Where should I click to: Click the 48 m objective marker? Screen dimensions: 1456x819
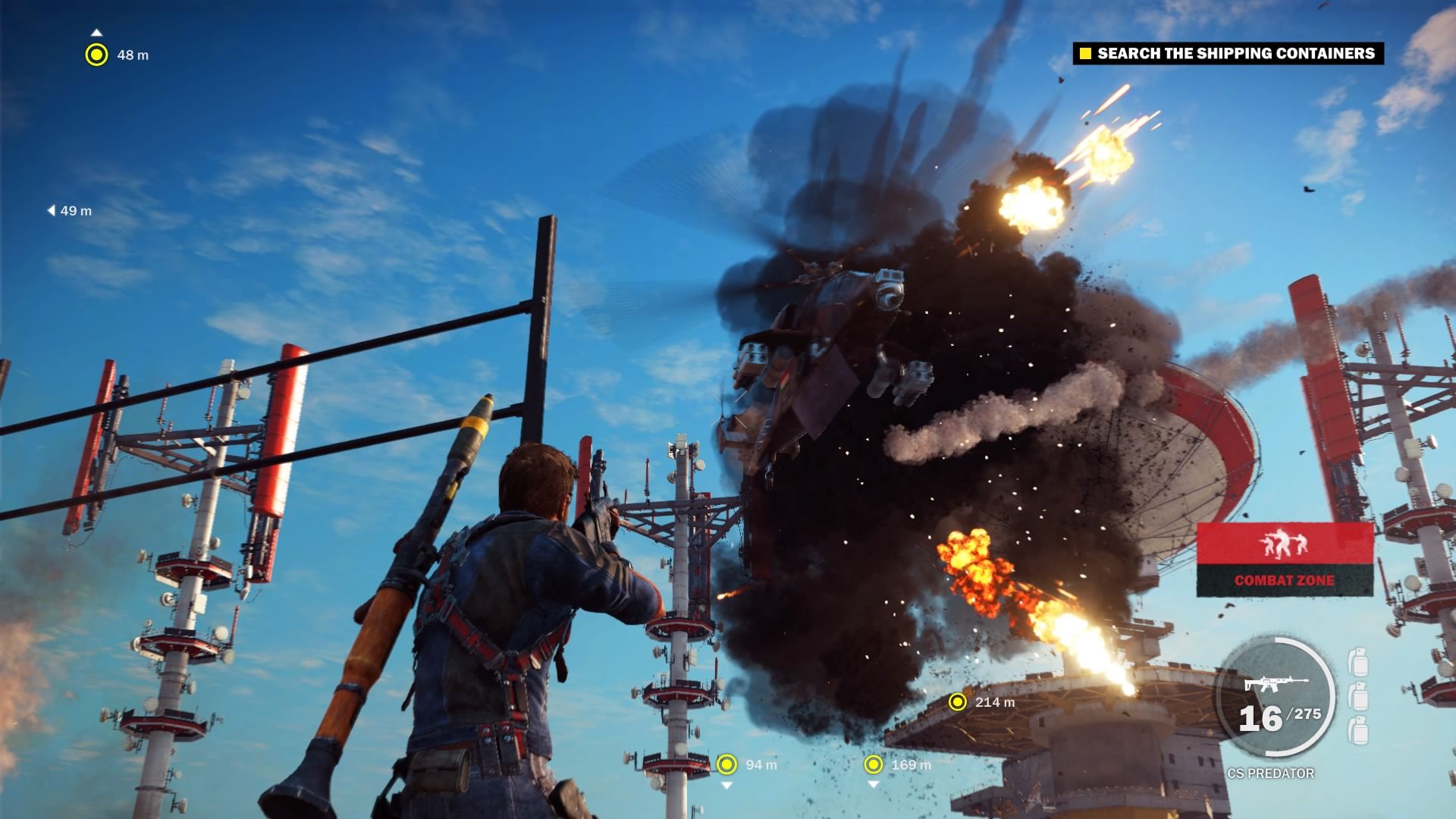[x=96, y=55]
